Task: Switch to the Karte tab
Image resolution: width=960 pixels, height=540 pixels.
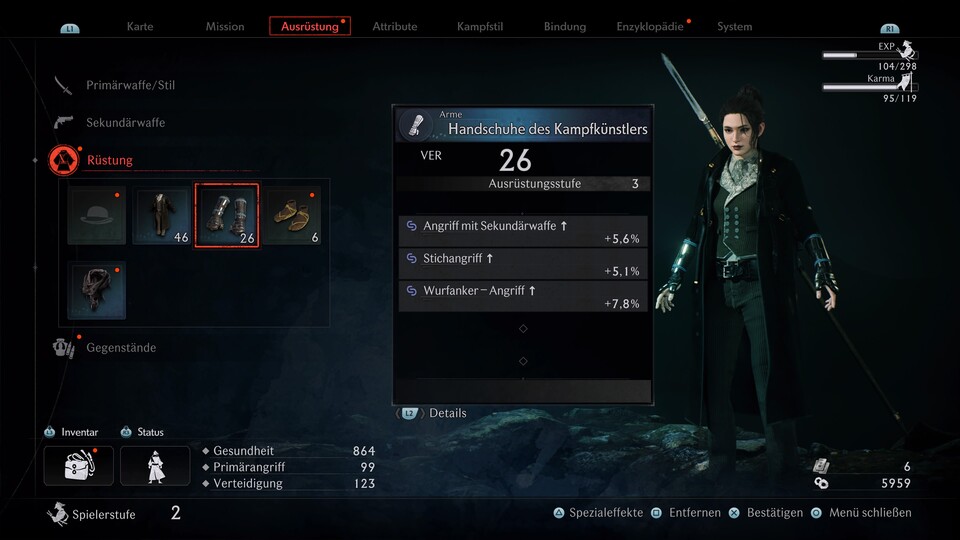Action: click(x=140, y=26)
